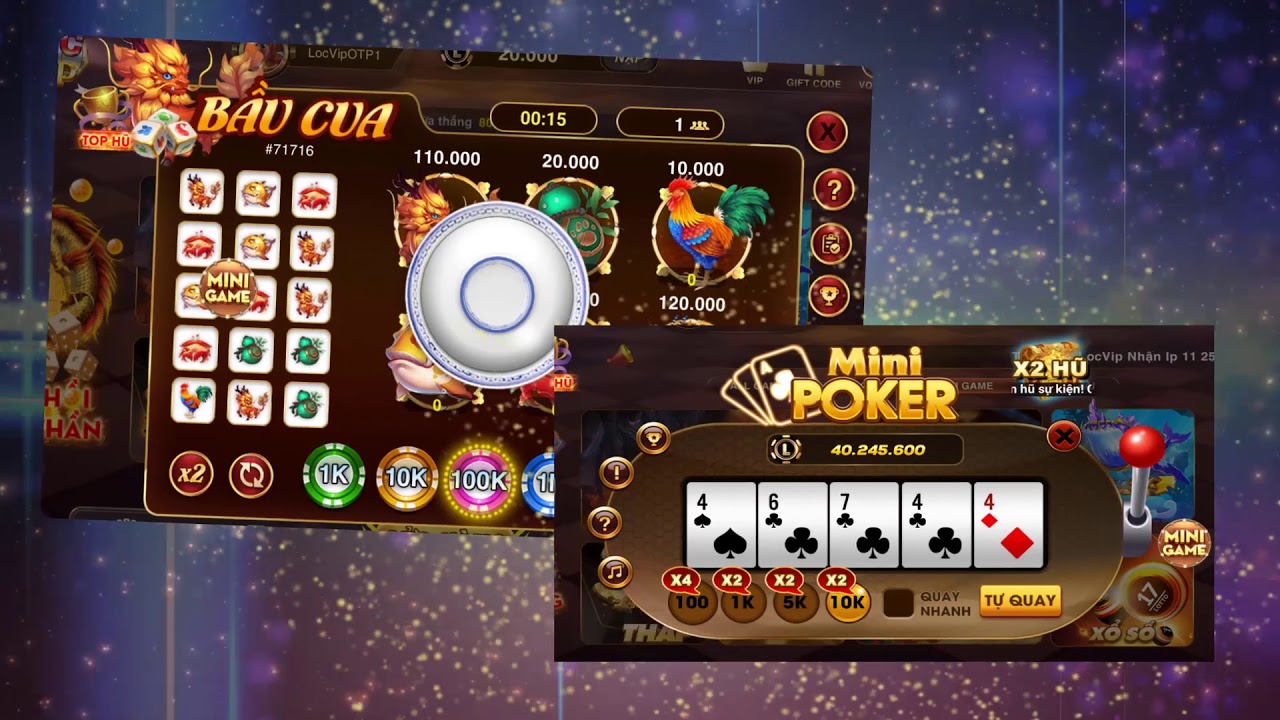Viewport: 1280px width, 720px height.
Task: Open the Mini Poker trophy leaderboard
Action: (653, 437)
